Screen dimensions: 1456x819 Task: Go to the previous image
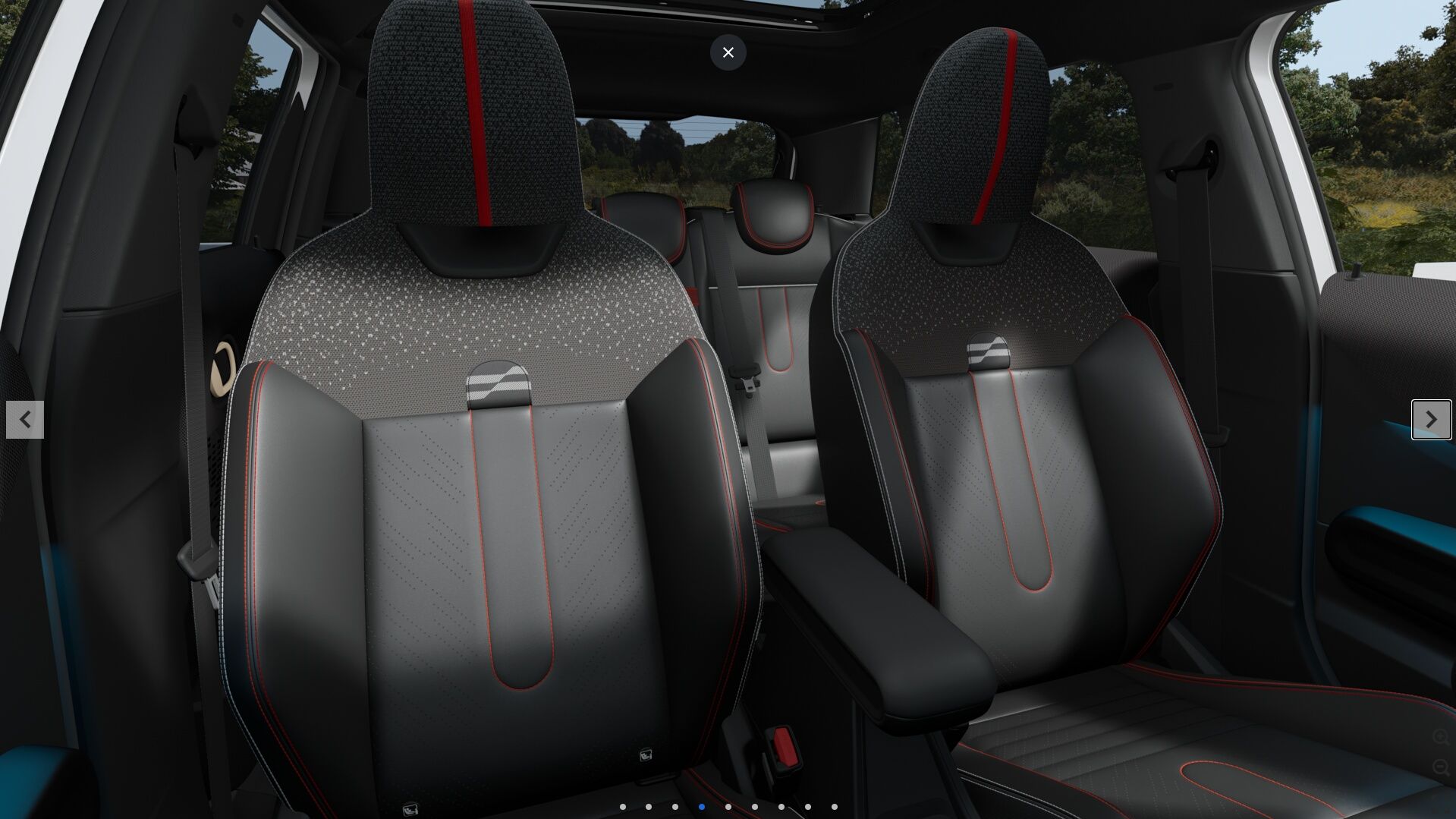tap(25, 420)
